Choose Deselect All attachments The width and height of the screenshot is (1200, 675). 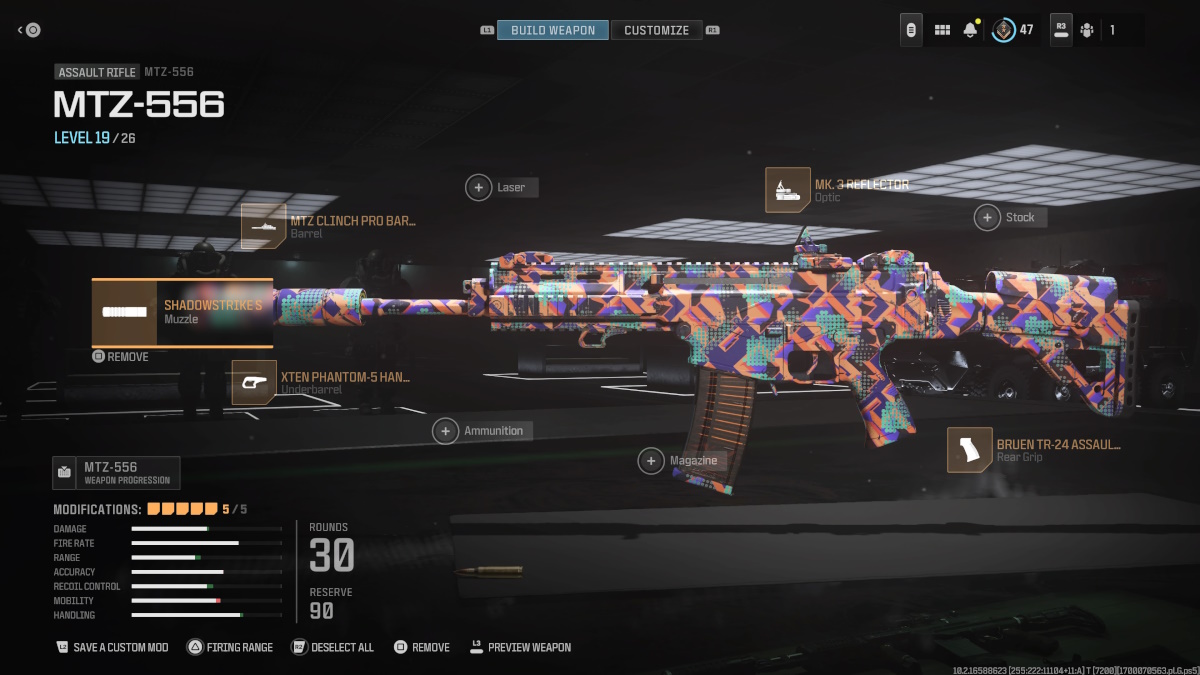coord(332,647)
